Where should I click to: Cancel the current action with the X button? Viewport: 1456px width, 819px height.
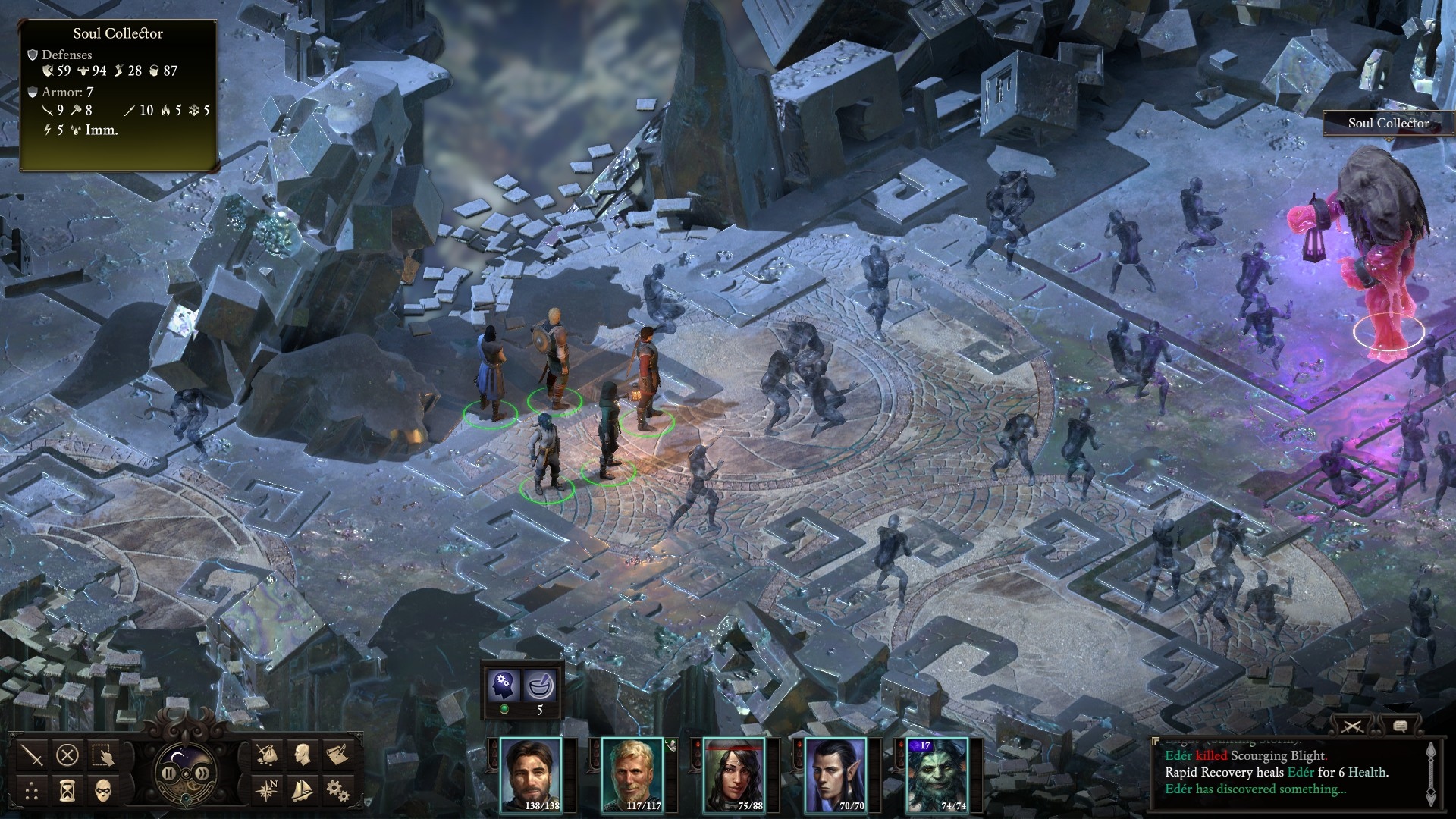(x=67, y=755)
